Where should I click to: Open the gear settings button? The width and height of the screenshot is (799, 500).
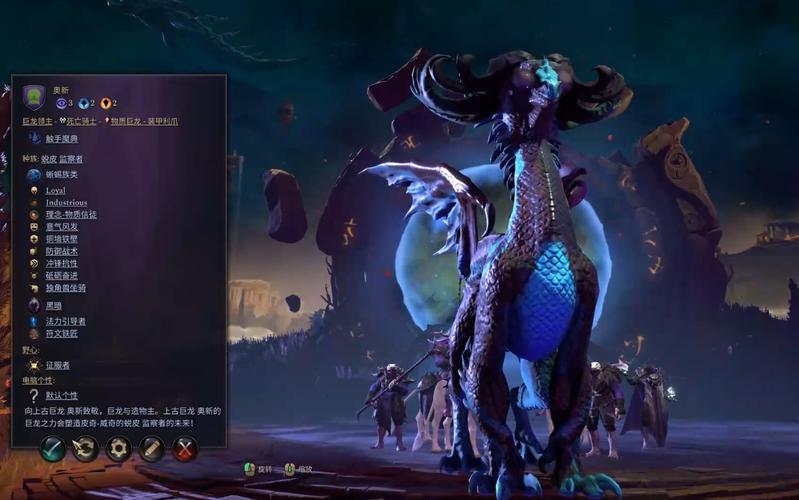[x=119, y=449]
